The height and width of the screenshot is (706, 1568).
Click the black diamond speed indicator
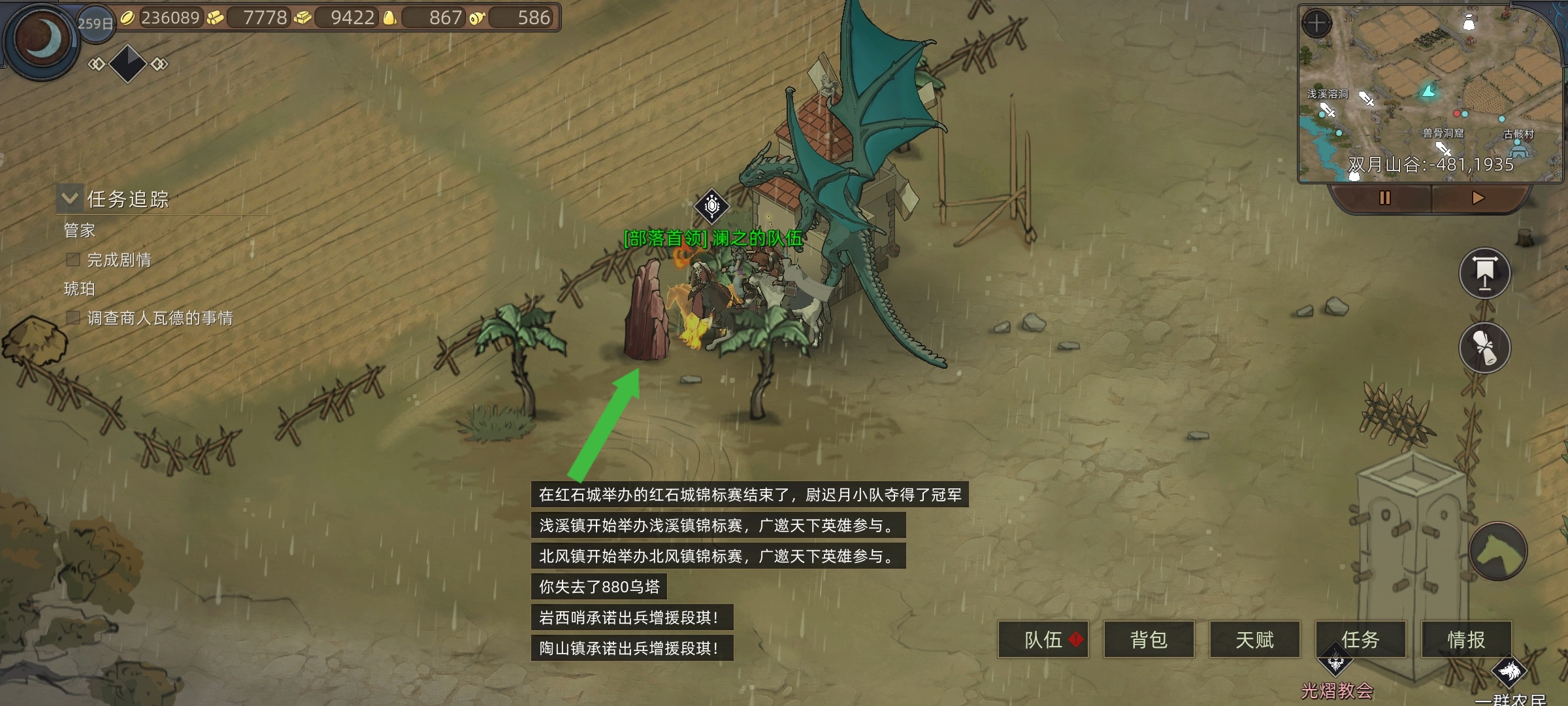coord(127,63)
